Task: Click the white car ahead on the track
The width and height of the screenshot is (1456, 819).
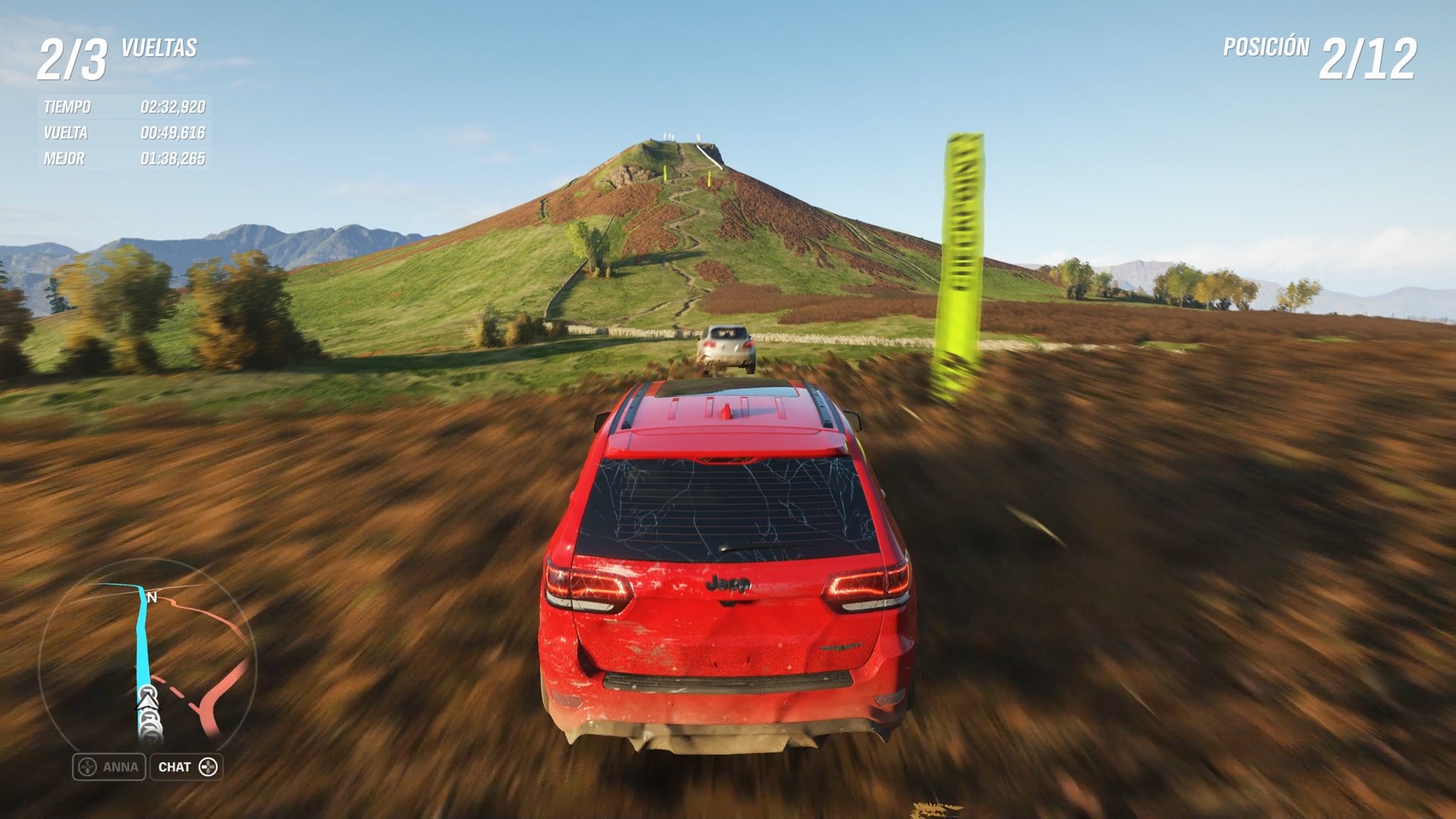Action: click(x=726, y=346)
